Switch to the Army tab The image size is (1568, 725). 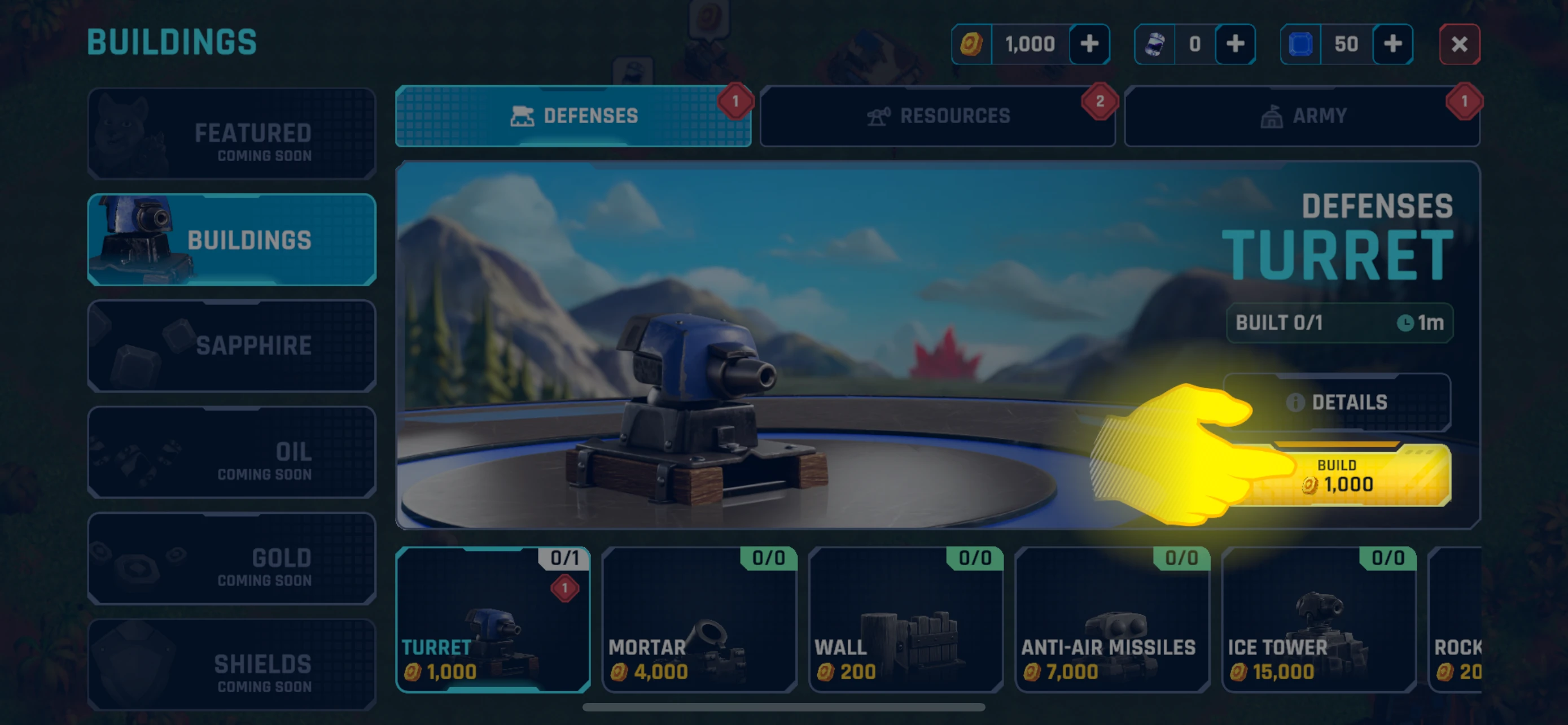coord(1302,116)
